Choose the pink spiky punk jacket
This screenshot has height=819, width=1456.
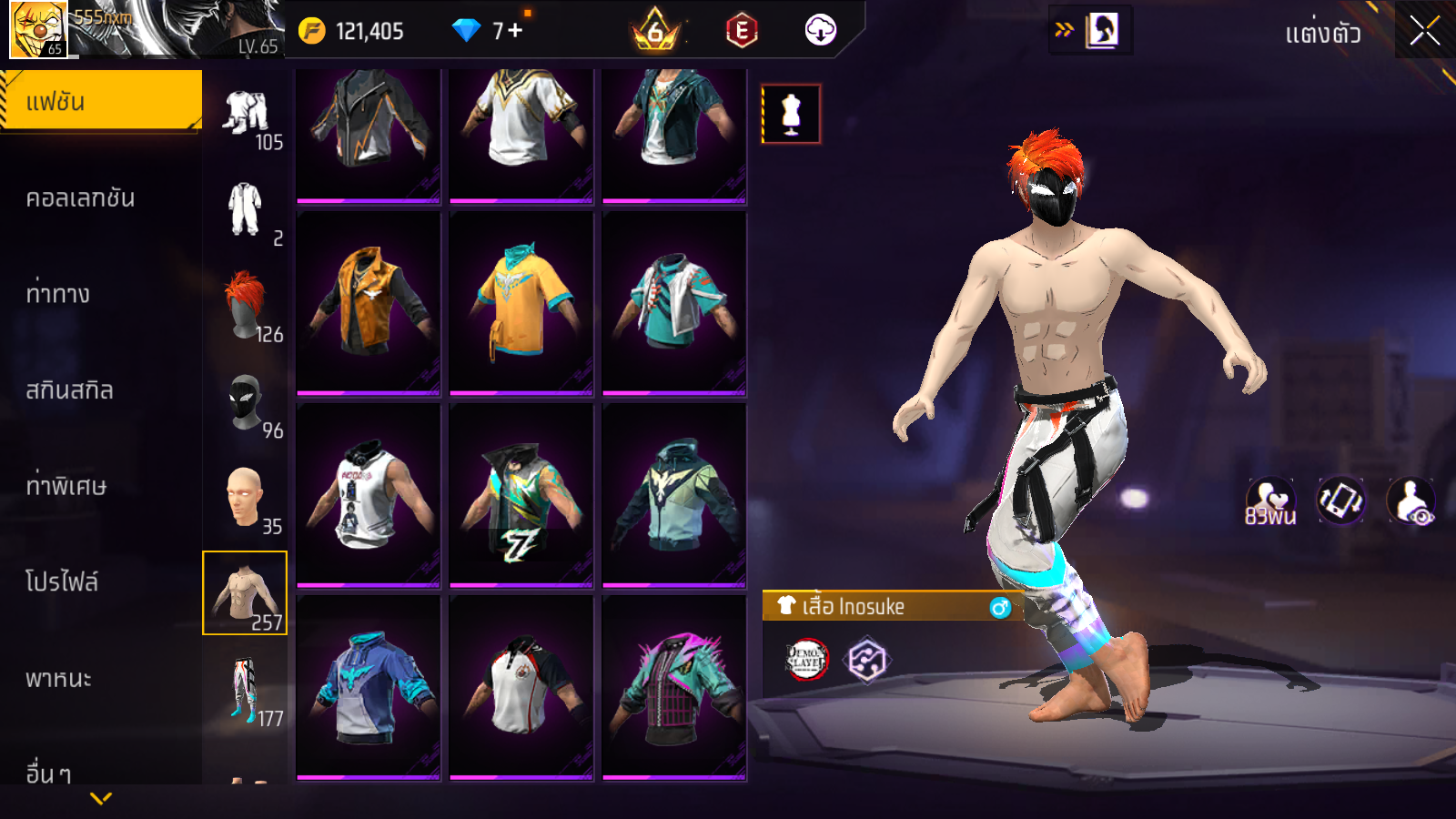tap(674, 688)
